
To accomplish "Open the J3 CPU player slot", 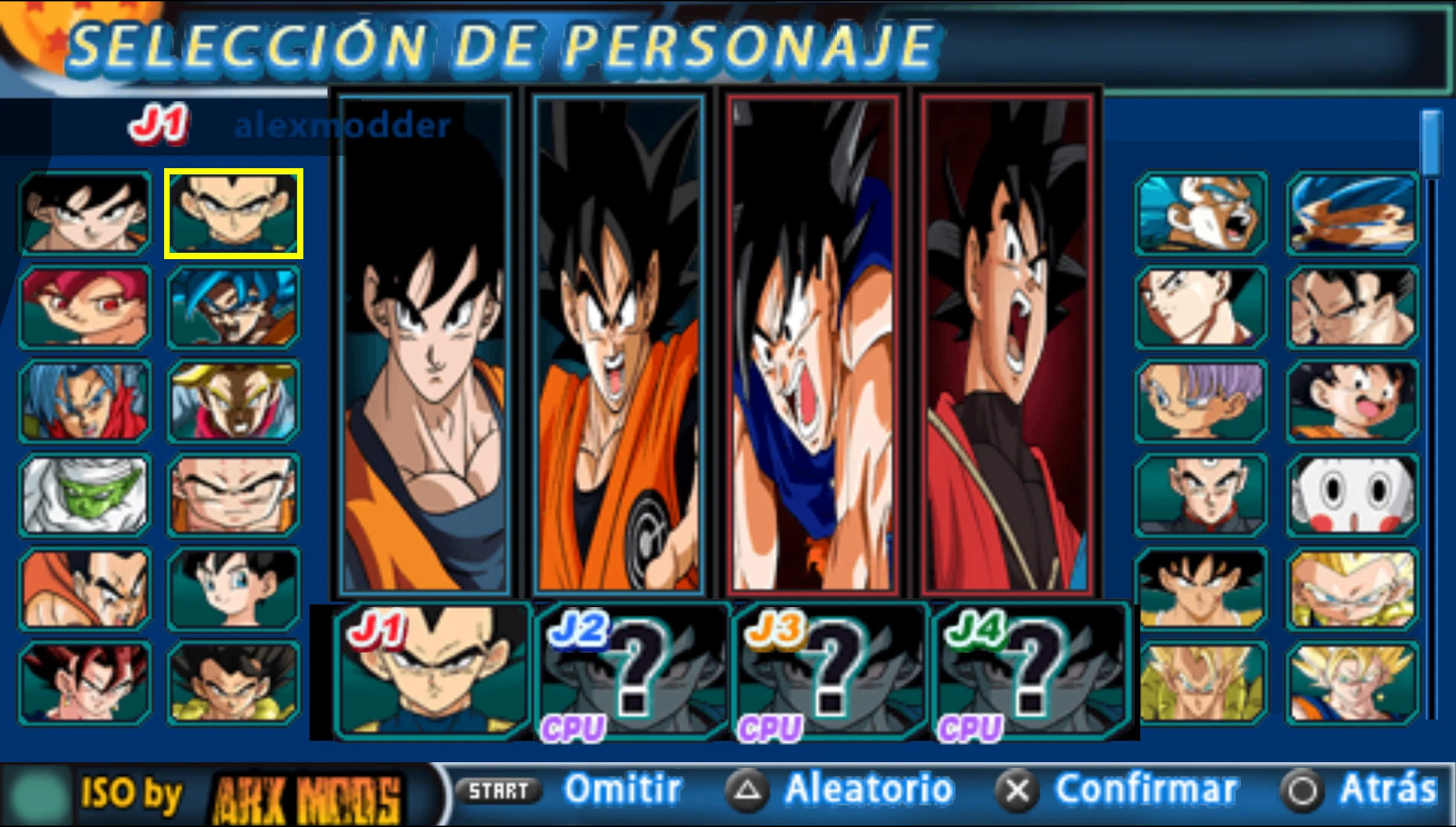I will click(x=830, y=671).
